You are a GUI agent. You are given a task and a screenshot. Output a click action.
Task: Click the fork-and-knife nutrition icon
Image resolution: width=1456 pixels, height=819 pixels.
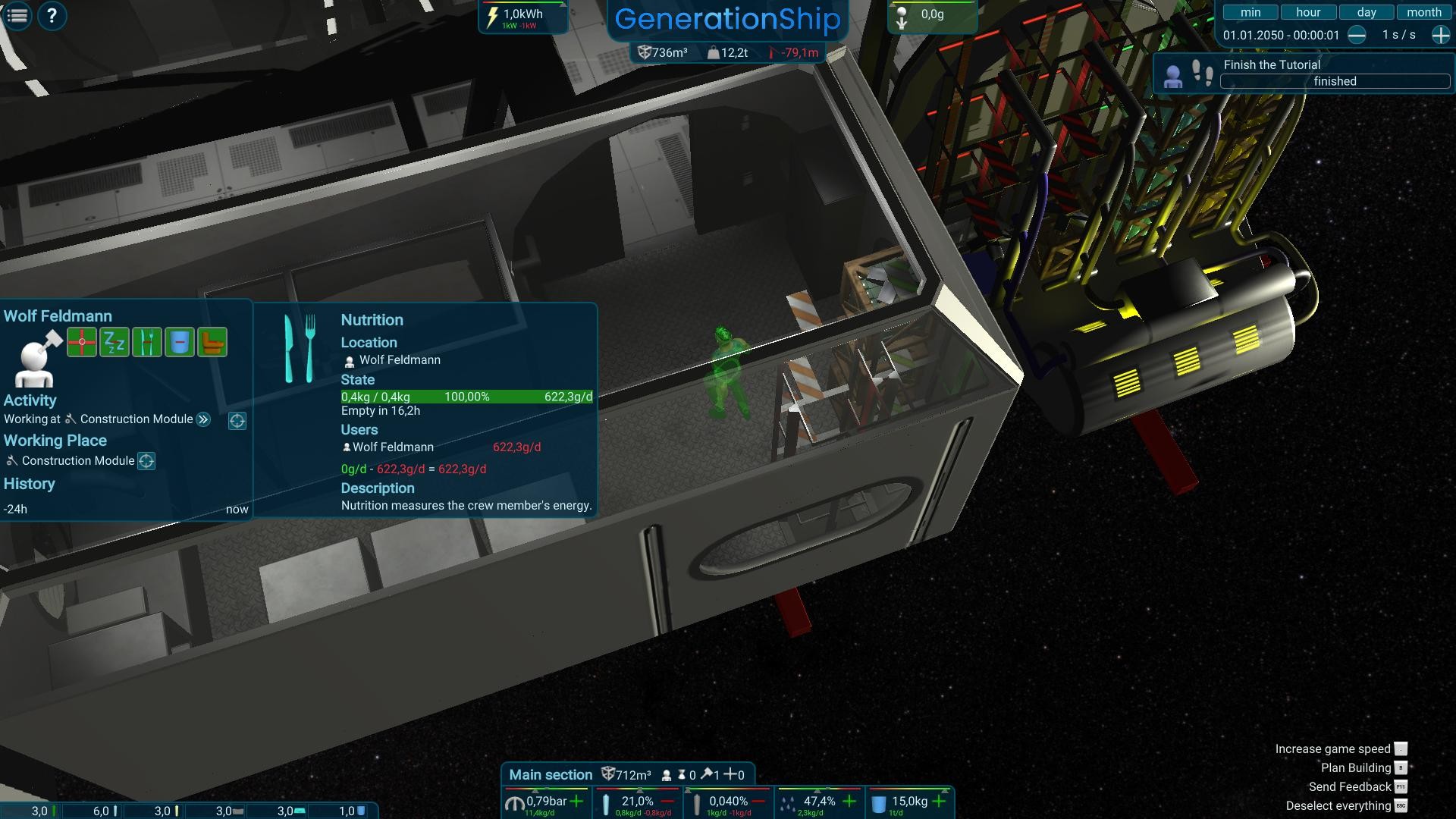tap(147, 343)
